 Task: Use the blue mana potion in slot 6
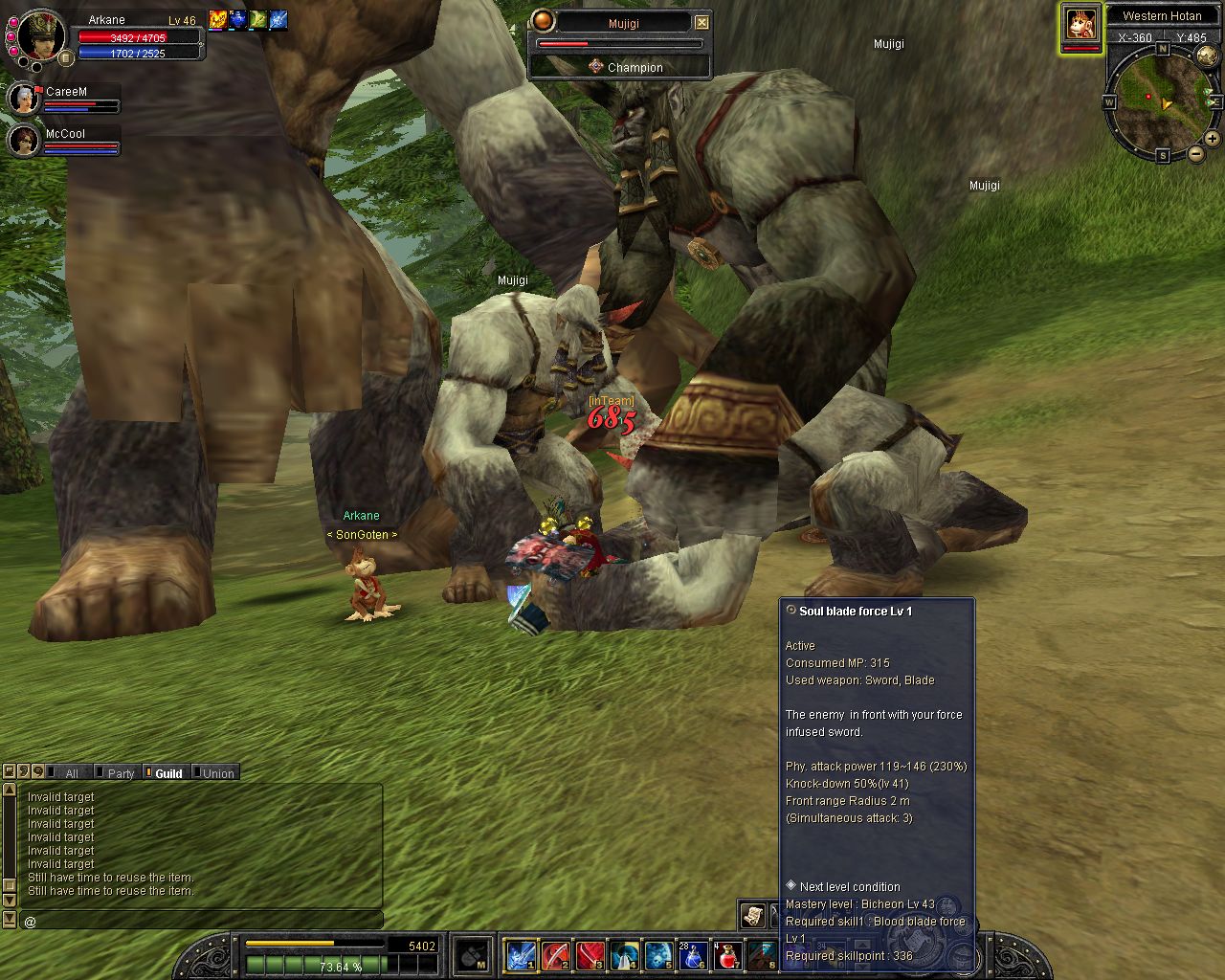(693, 955)
